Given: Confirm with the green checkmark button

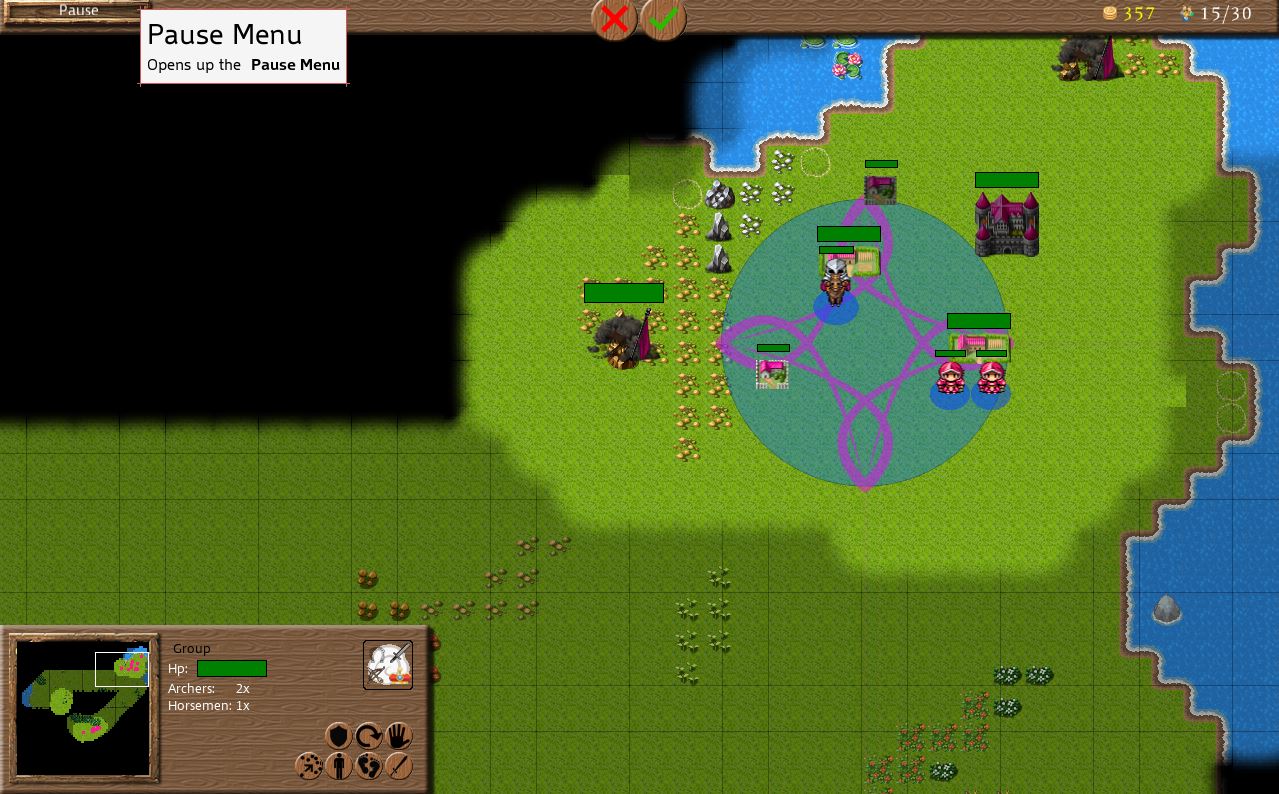Looking at the screenshot, I should (x=664, y=18).
